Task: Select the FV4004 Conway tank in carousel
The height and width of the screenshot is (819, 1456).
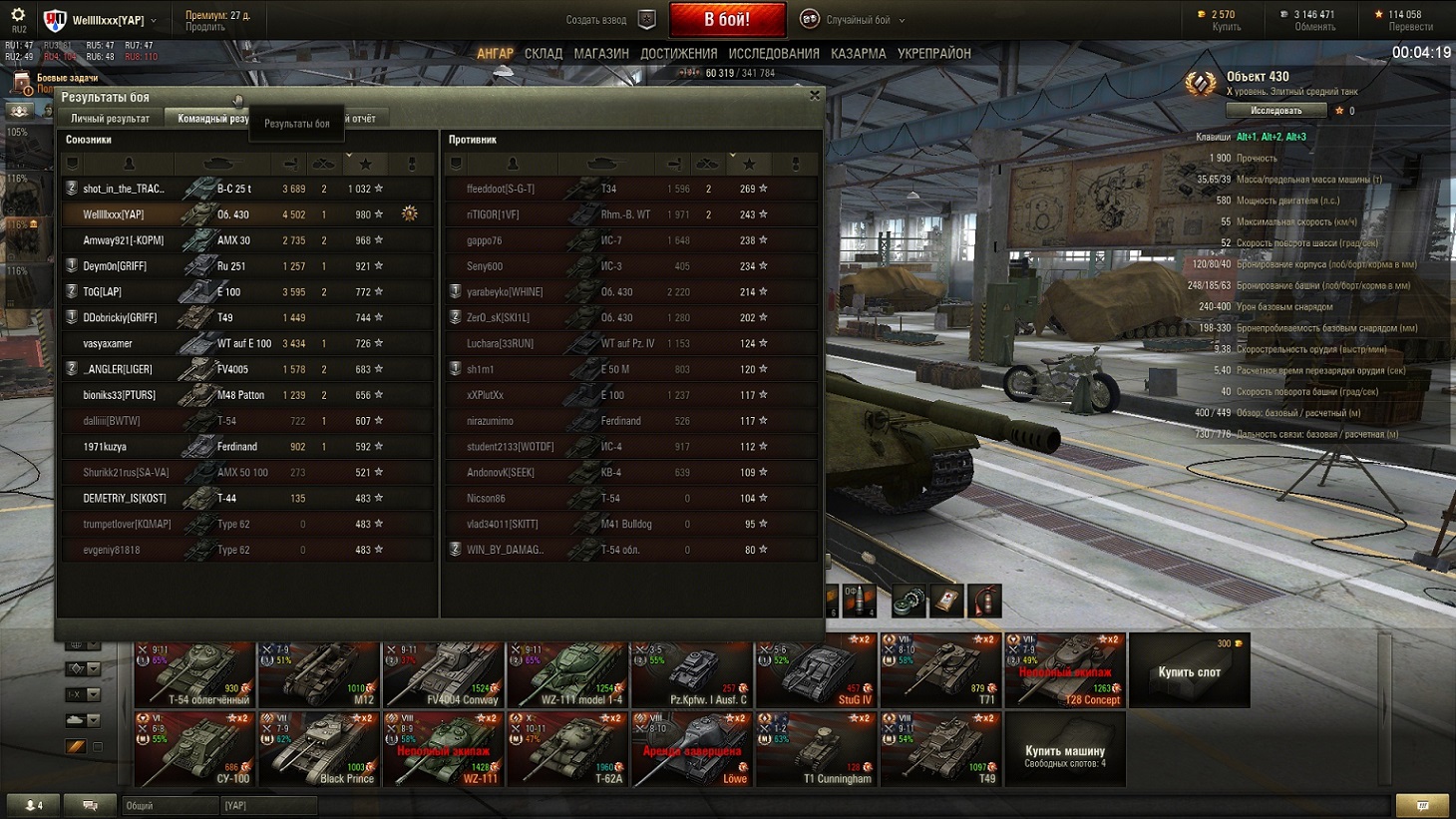Action: coord(443,673)
